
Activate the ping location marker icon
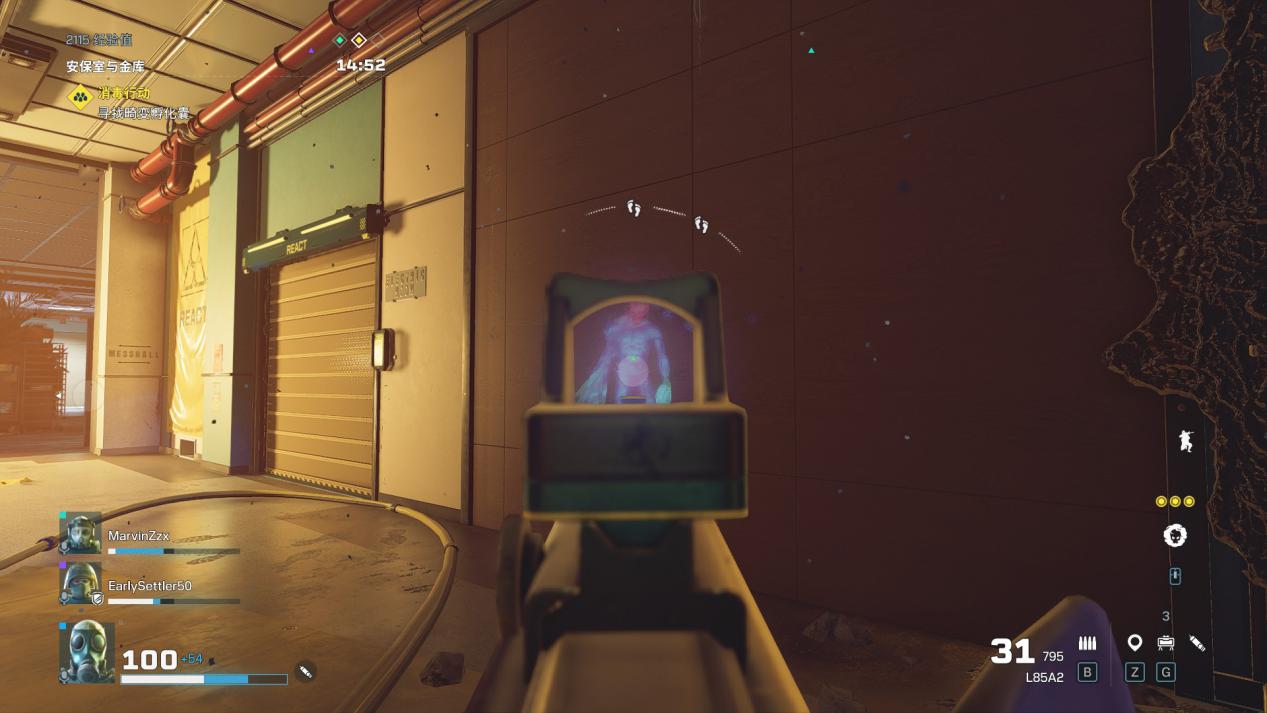pyautogui.click(x=1134, y=643)
